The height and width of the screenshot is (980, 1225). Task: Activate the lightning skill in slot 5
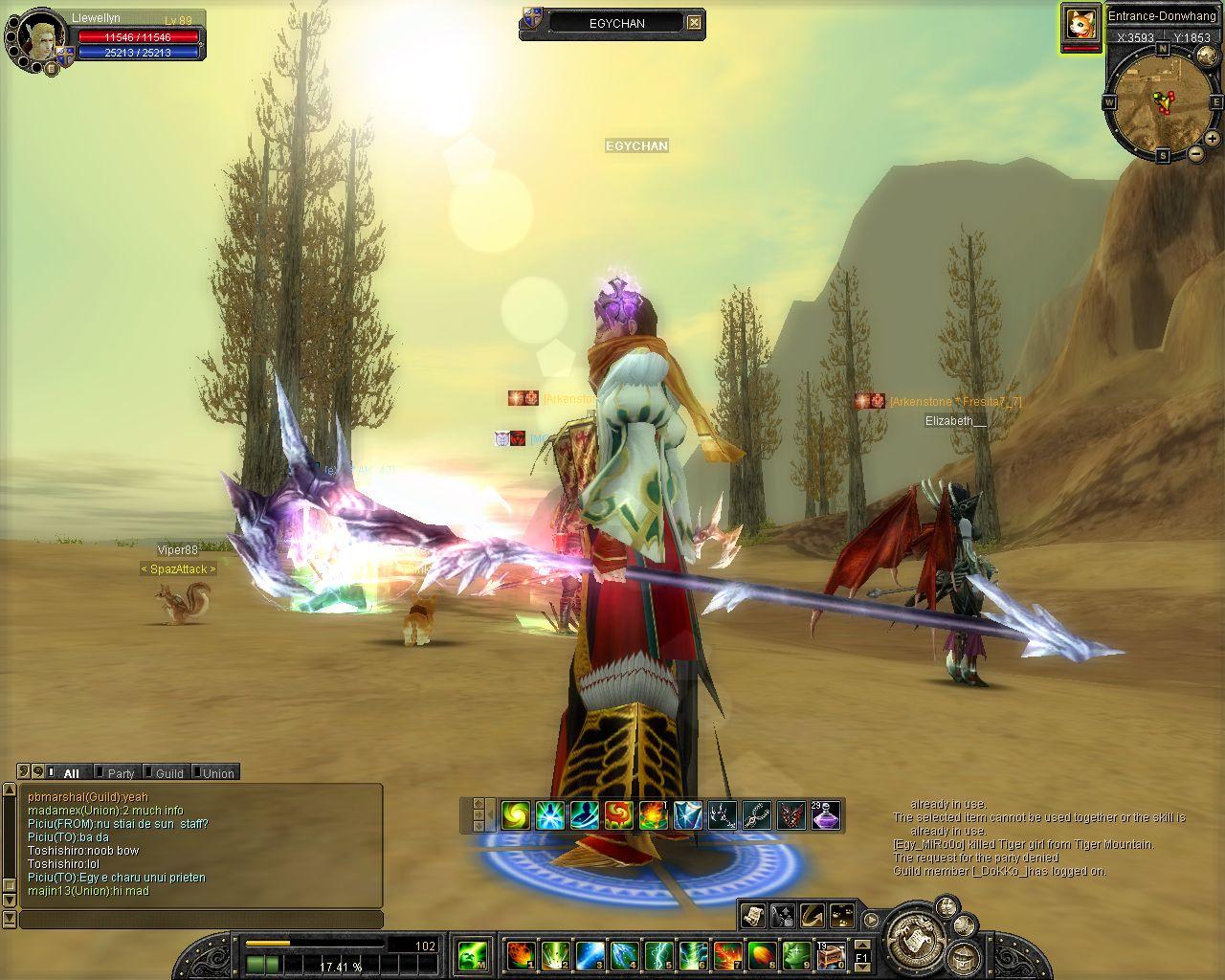pos(658,954)
